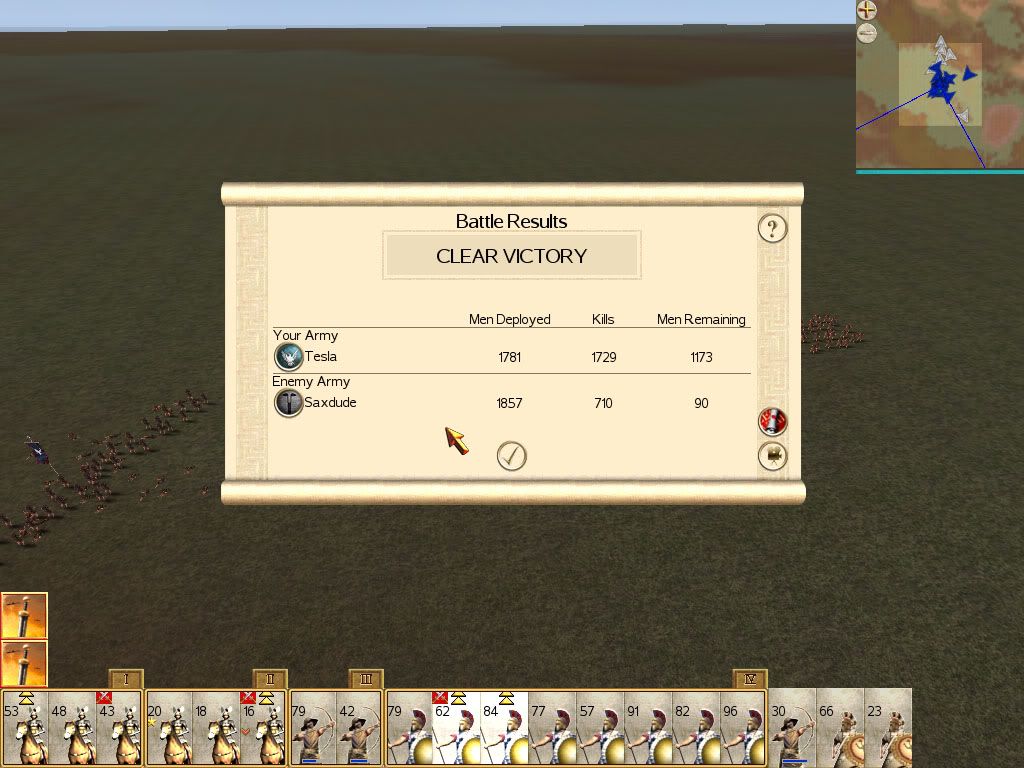Zoom in the minimap with plus button

[867, 11]
